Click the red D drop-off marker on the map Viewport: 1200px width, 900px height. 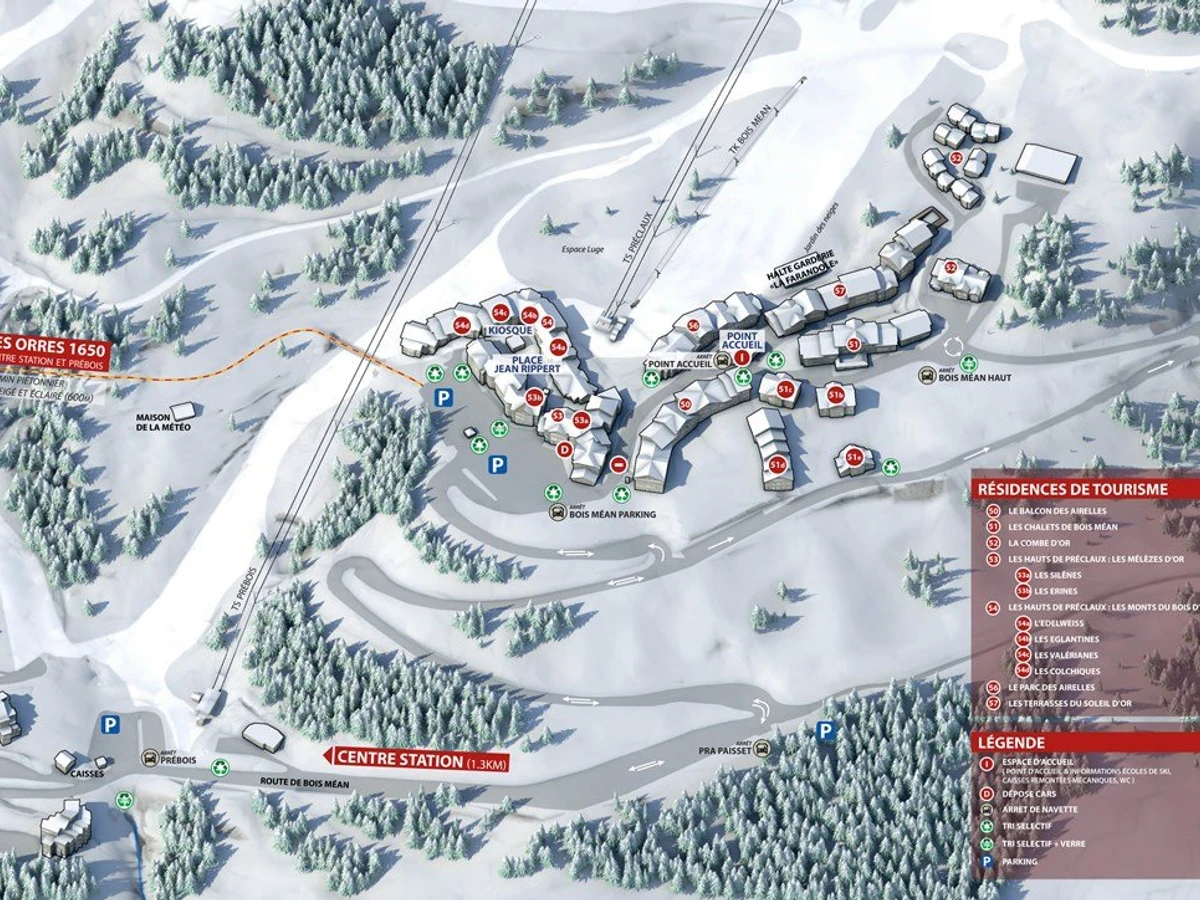tap(564, 450)
